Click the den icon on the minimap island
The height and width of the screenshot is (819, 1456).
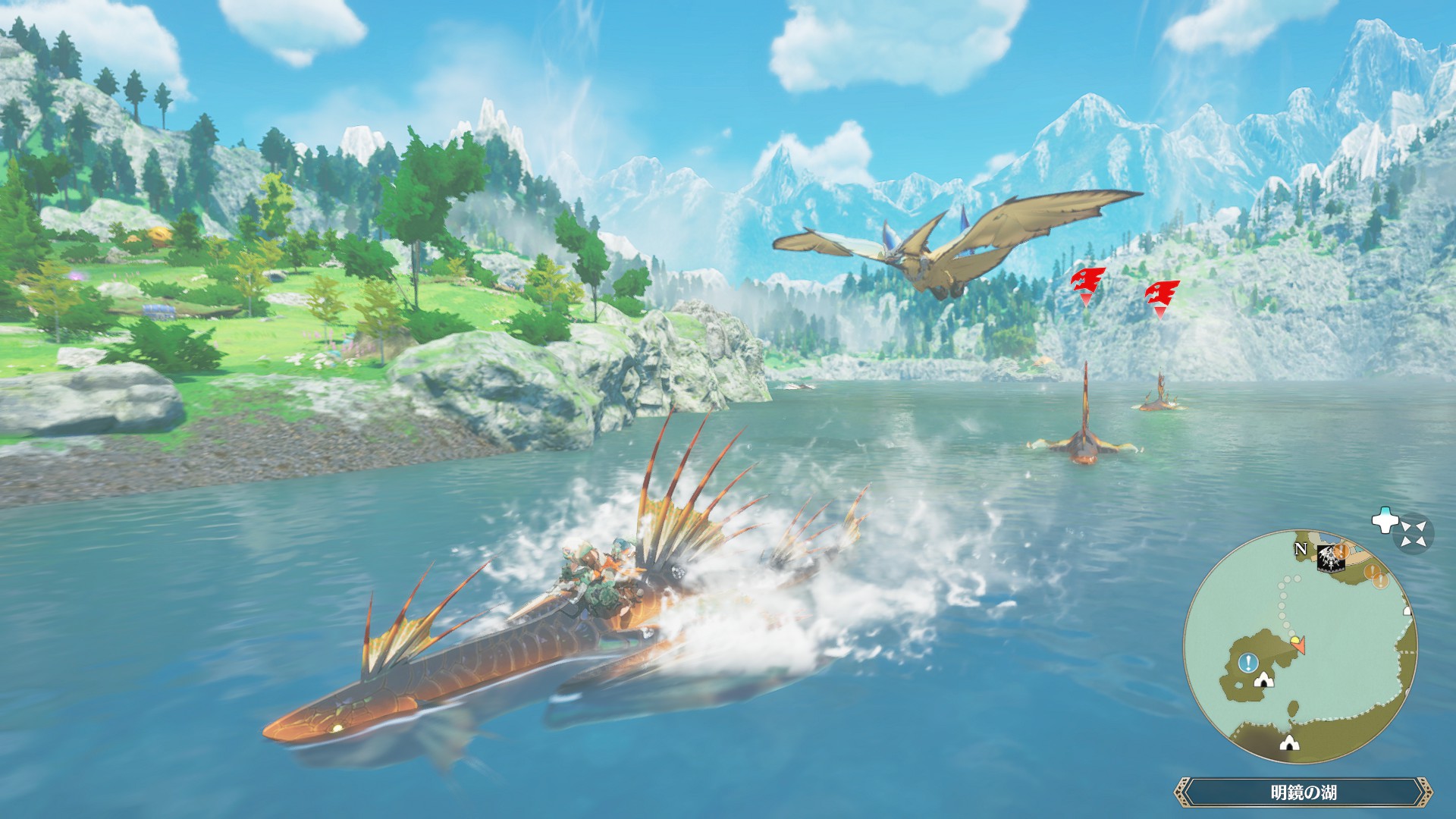(1263, 680)
